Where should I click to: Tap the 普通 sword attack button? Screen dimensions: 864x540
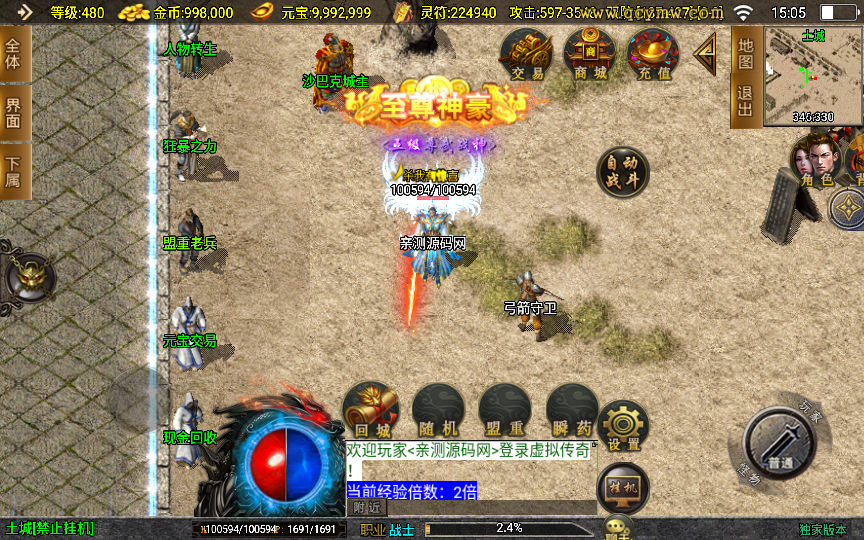click(x=781, y=444)
